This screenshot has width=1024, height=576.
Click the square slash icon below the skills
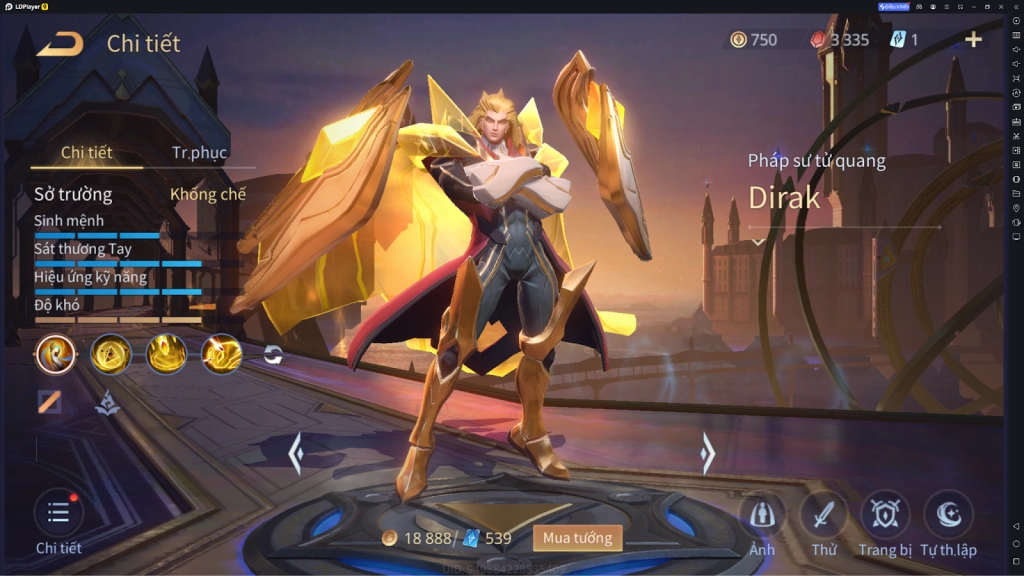click(x=49, y=402)
